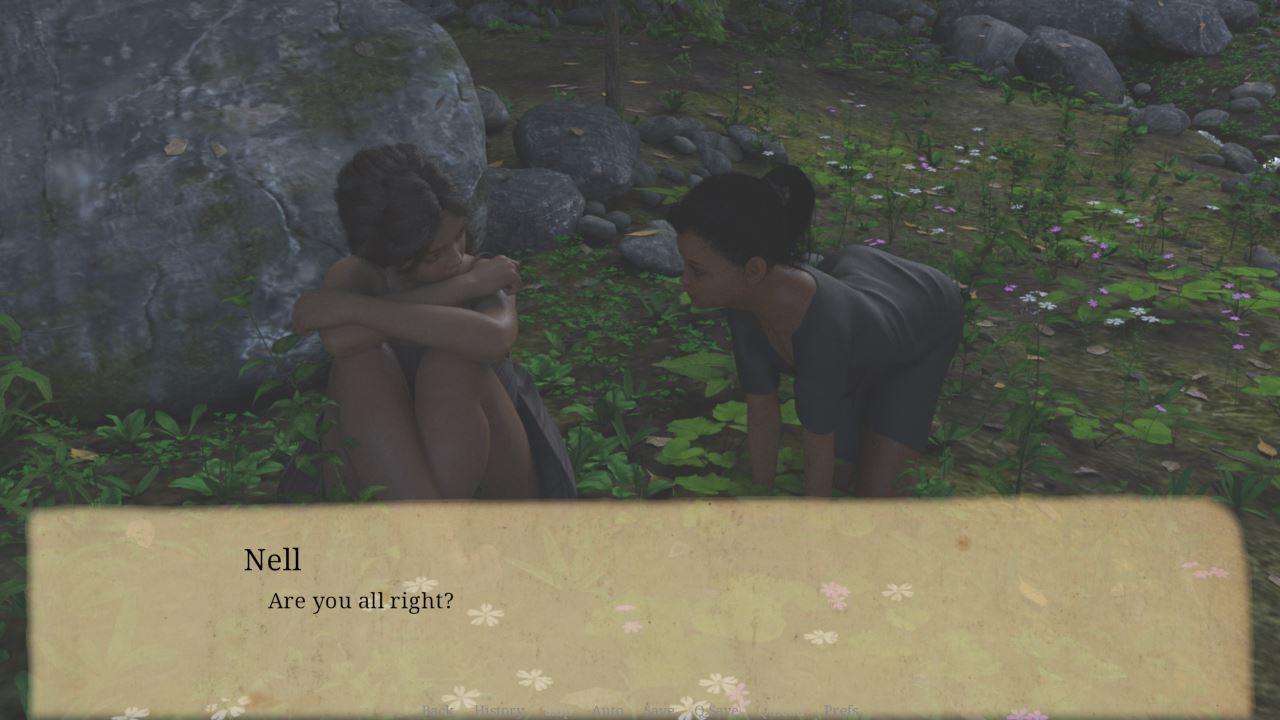The image size is (1280, 720).
Task: Quick save with Q.Save
Action: [716, 710]
